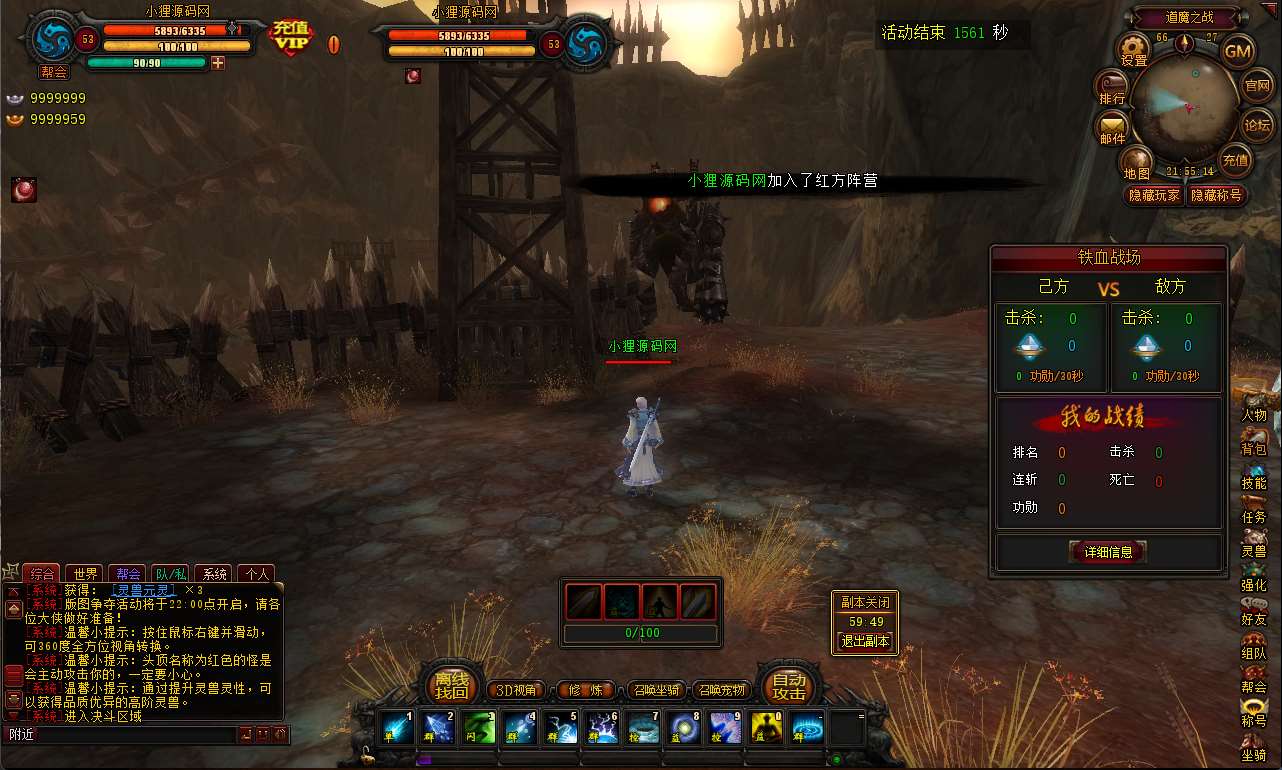This screenshot has height=770, width=1282.
Task: Click 召唤坐骑 to summon the mount
Action: tap(656, 690)
